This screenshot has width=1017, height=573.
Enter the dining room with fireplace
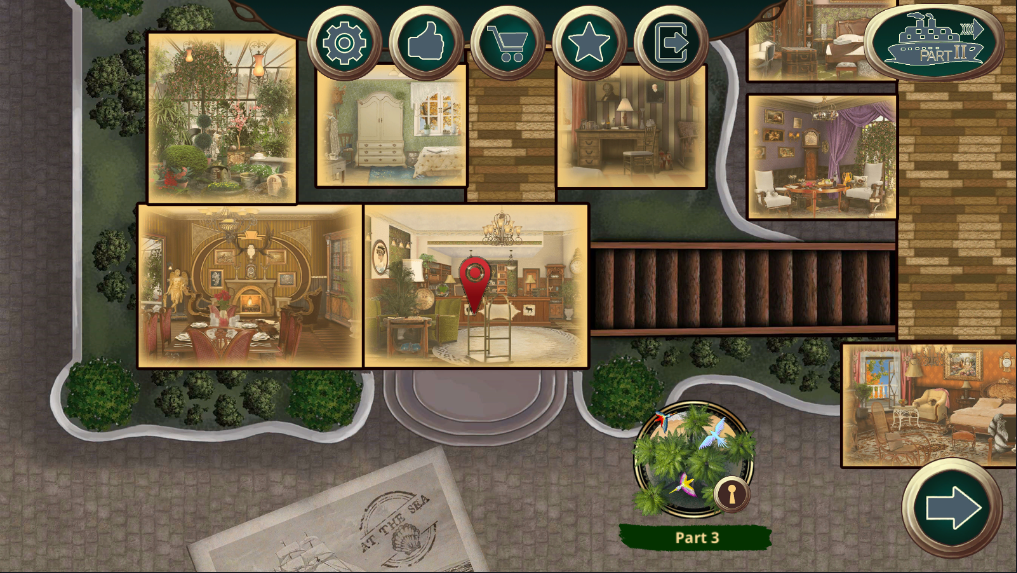click(250, 287)
